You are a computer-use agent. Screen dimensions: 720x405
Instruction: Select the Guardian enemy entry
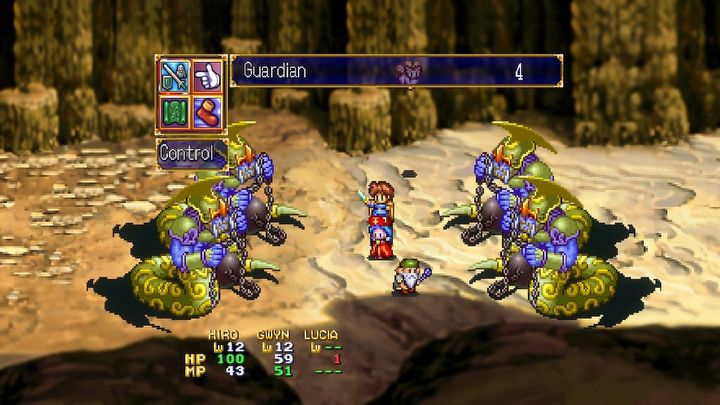point(396,71)
